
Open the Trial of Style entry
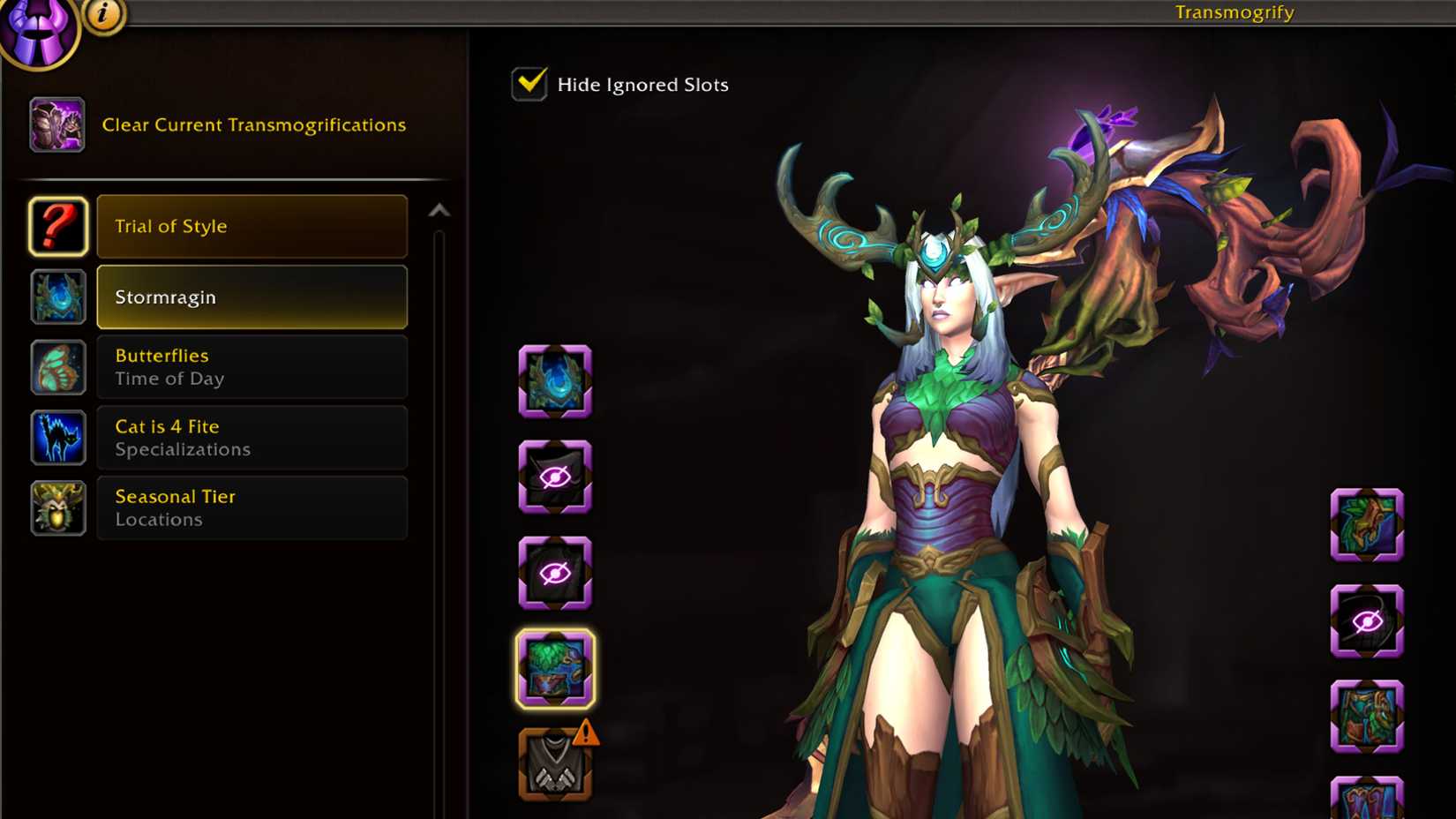click(x=252, y=227)
